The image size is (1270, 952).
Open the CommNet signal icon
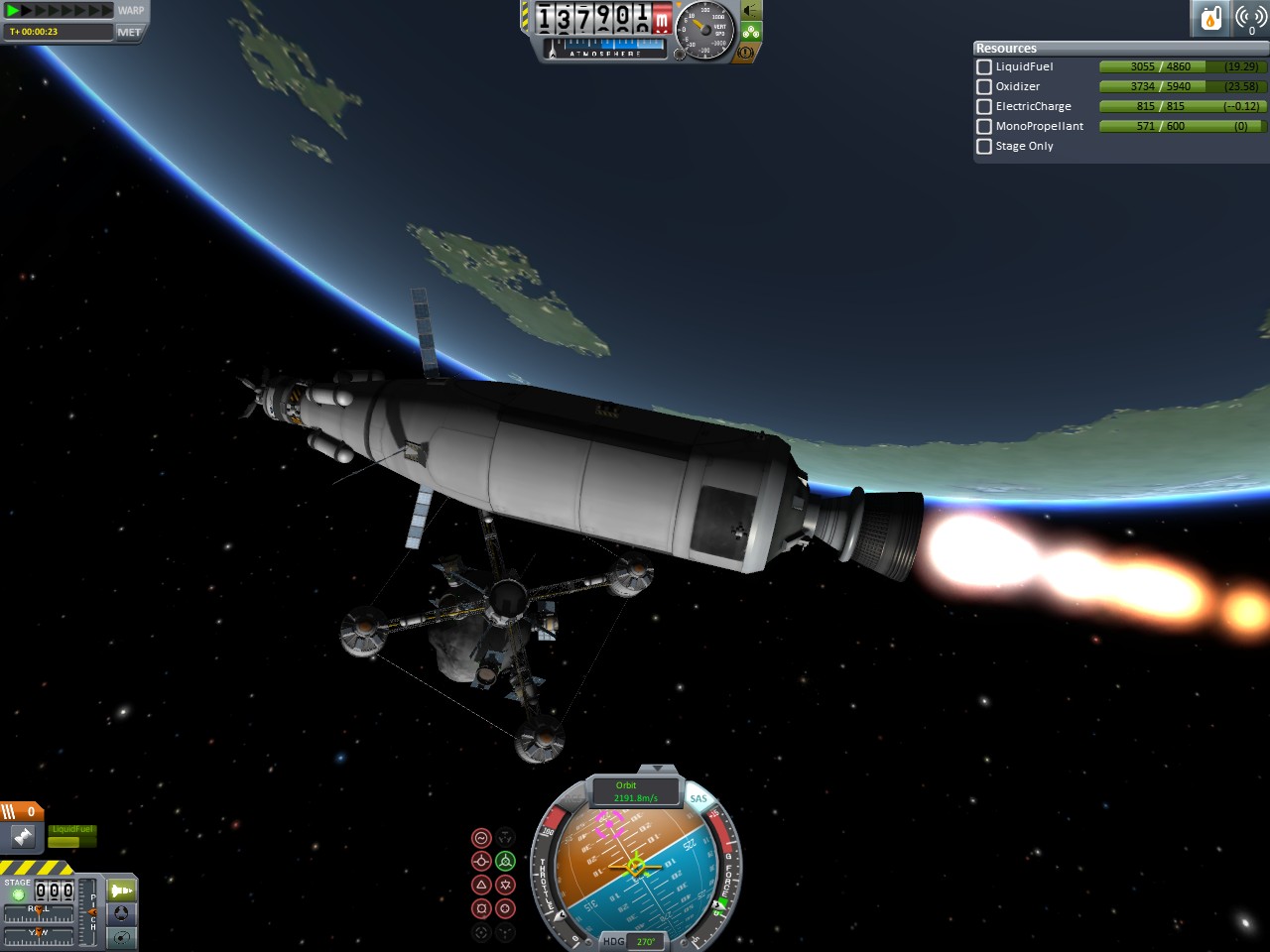(x=1250, y=18)
